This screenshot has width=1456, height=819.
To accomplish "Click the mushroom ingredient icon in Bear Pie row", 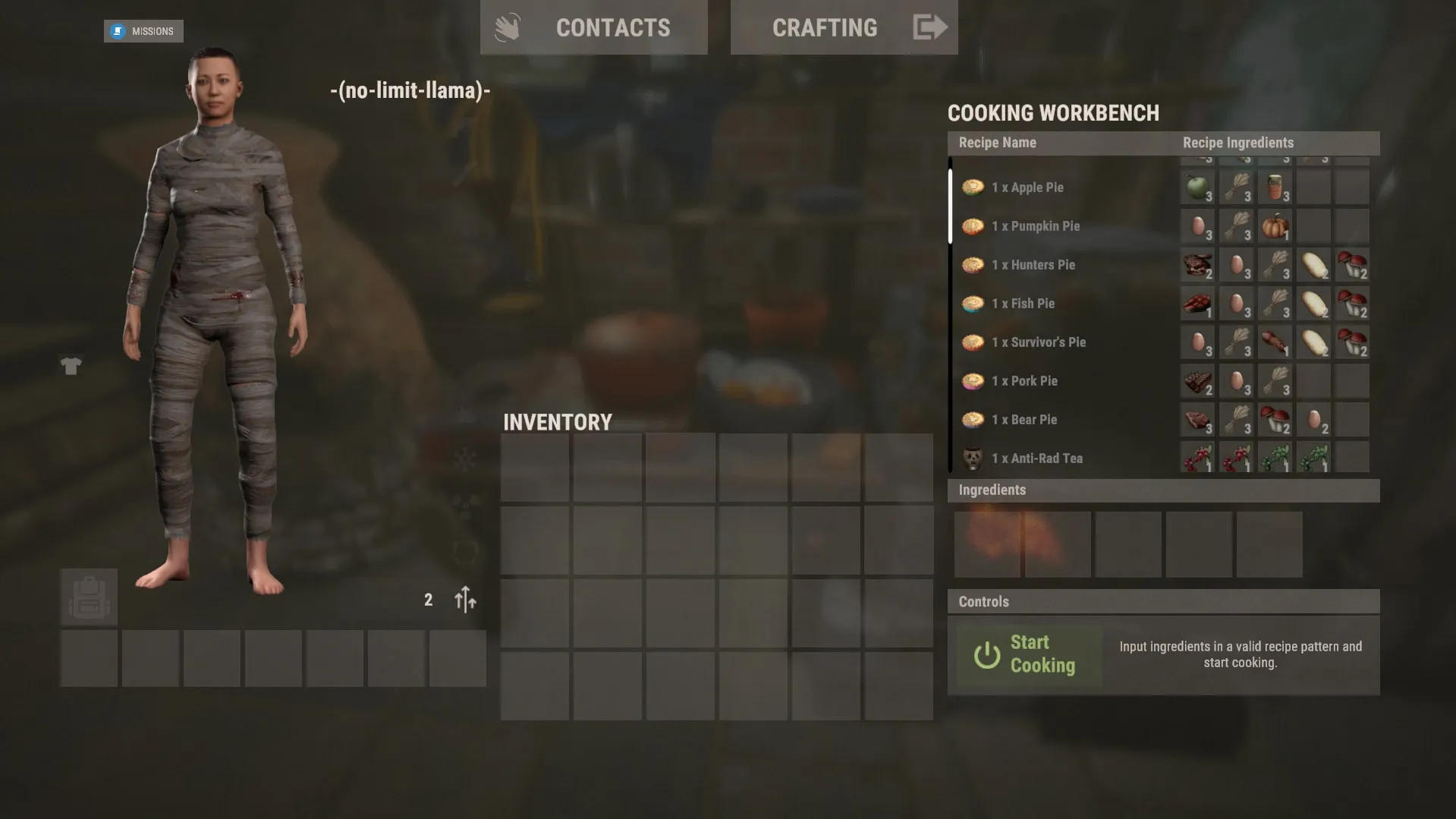I will point(1275,418).
